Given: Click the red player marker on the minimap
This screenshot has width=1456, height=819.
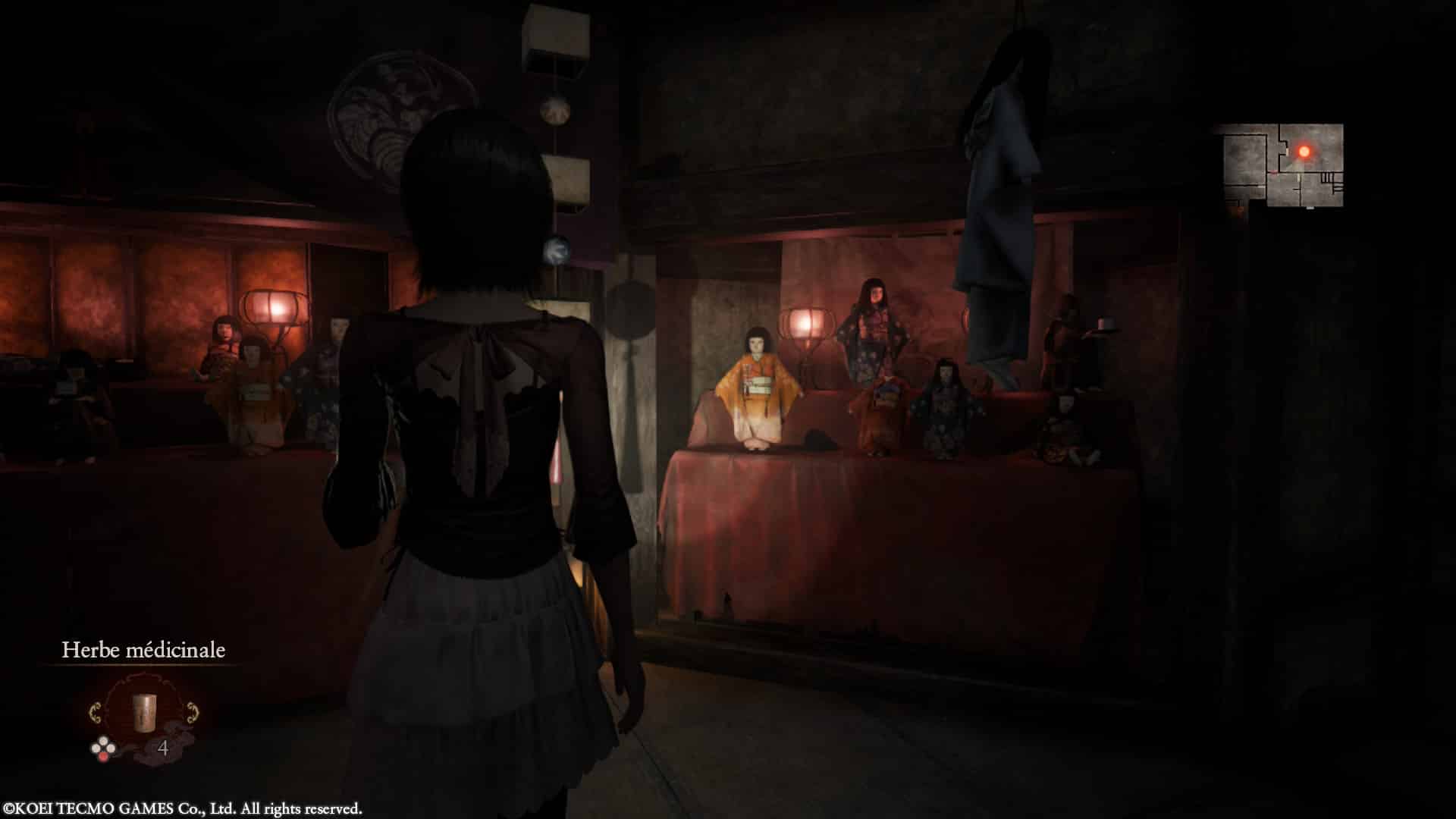Looking at the screenshot, I should coord(1304,151).
